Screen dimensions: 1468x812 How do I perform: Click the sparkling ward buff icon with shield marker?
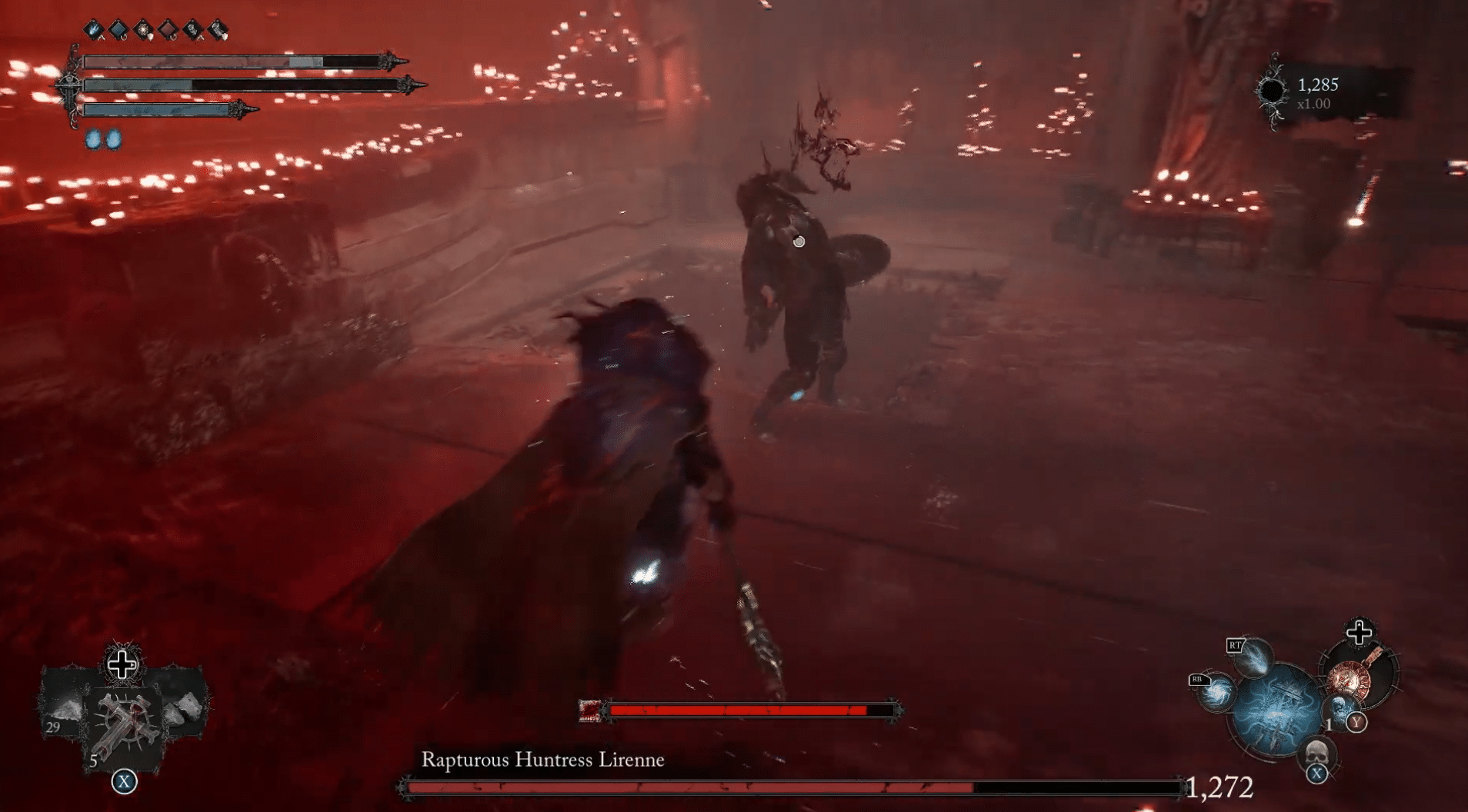(142, 28)
